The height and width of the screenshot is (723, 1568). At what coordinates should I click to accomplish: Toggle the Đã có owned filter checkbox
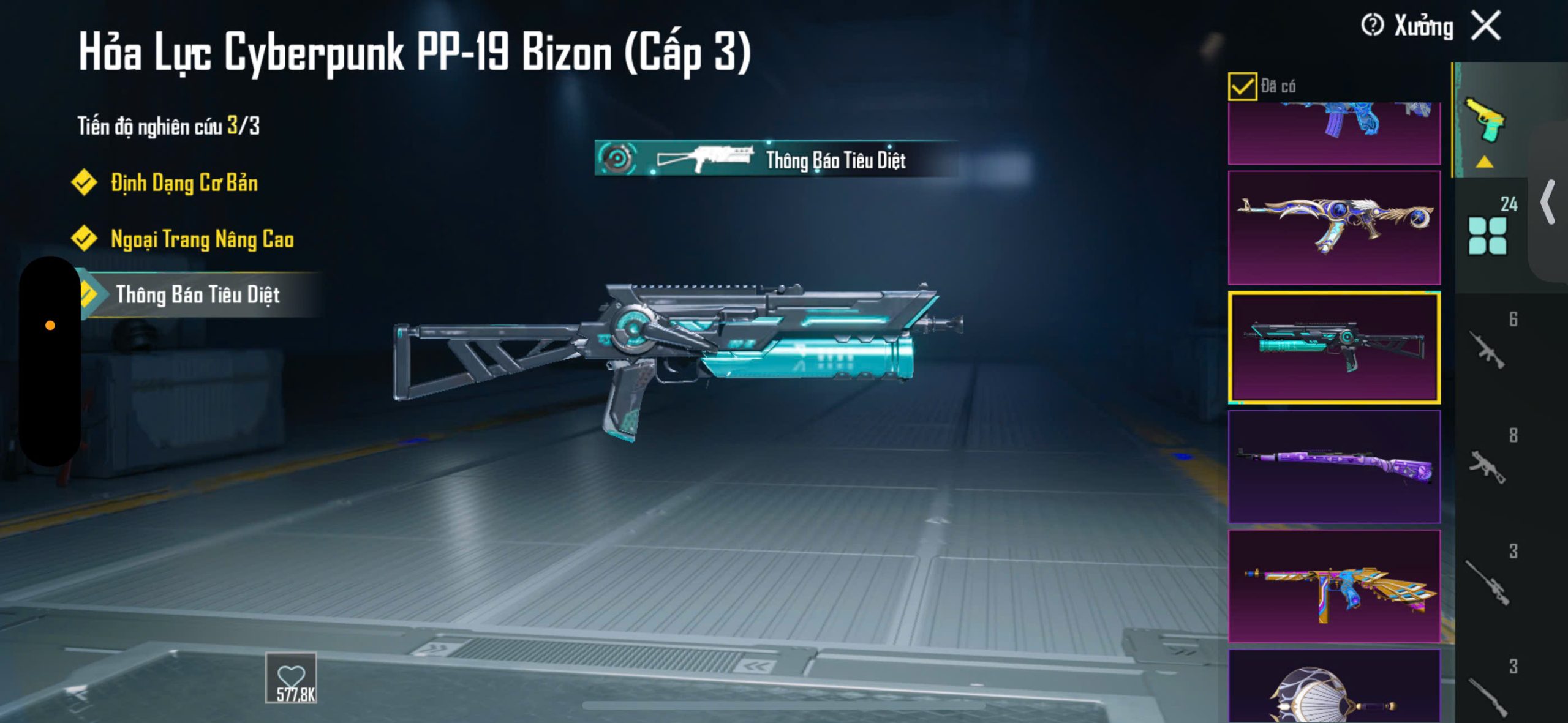[x=1242, y=86]
